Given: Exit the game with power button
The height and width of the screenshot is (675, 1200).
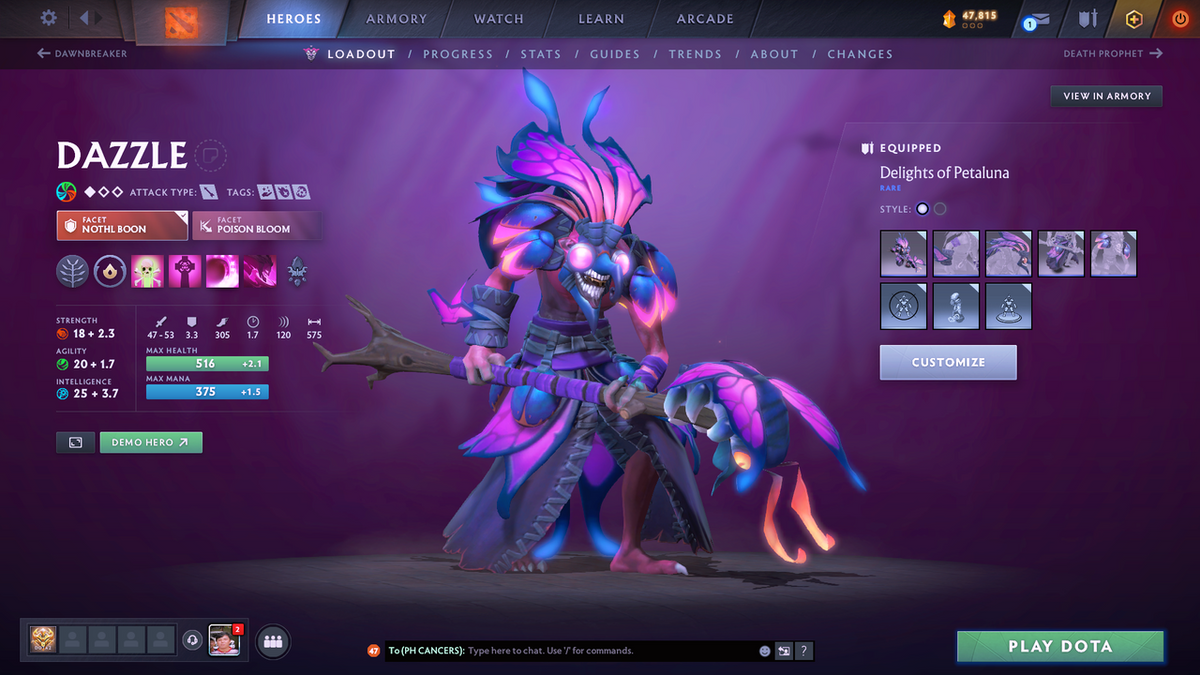Looking at the screenshot, I should (x=1179, y=19).
